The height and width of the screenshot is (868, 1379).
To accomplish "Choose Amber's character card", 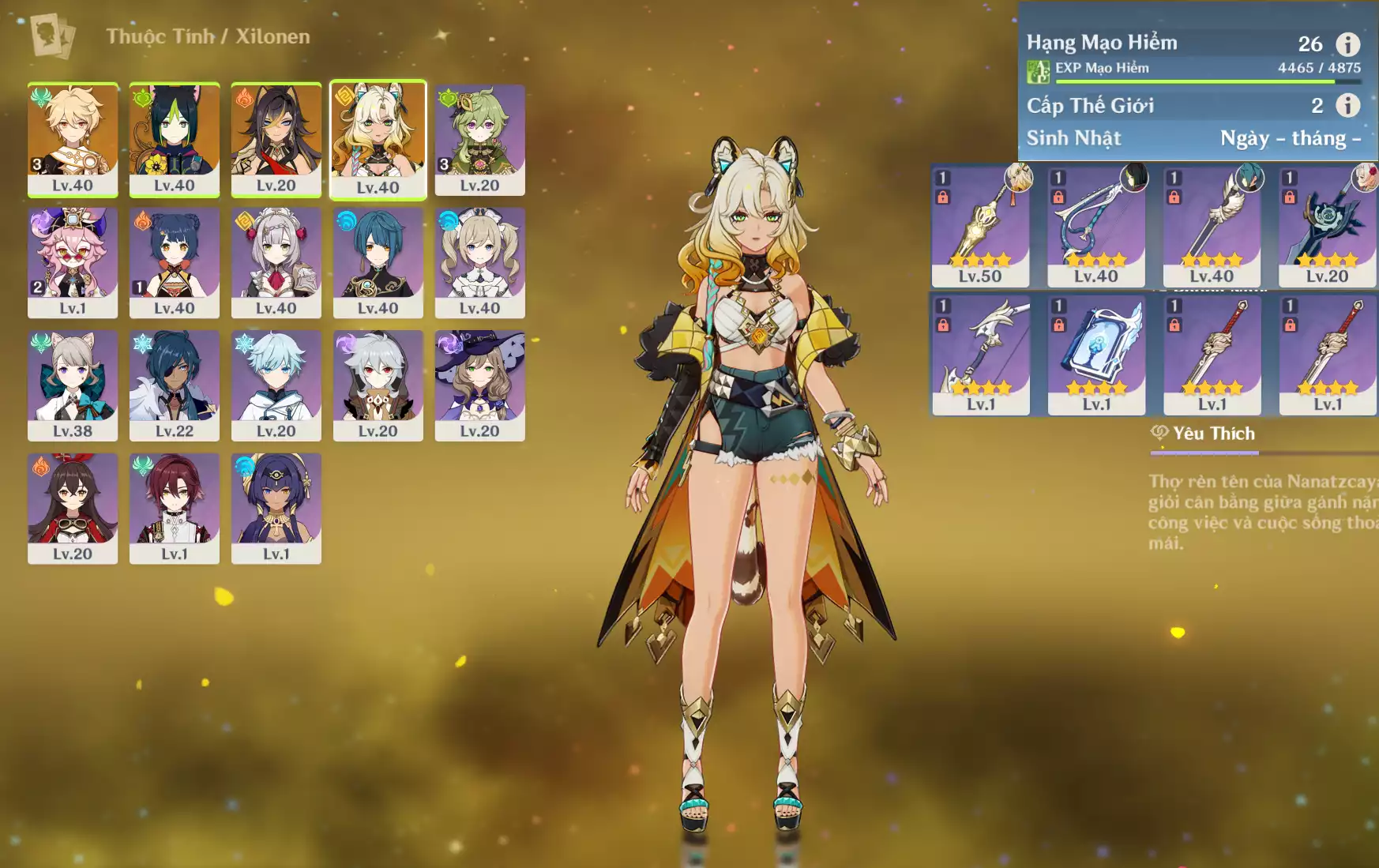I will pyautogui.click(x=73, y=508).
